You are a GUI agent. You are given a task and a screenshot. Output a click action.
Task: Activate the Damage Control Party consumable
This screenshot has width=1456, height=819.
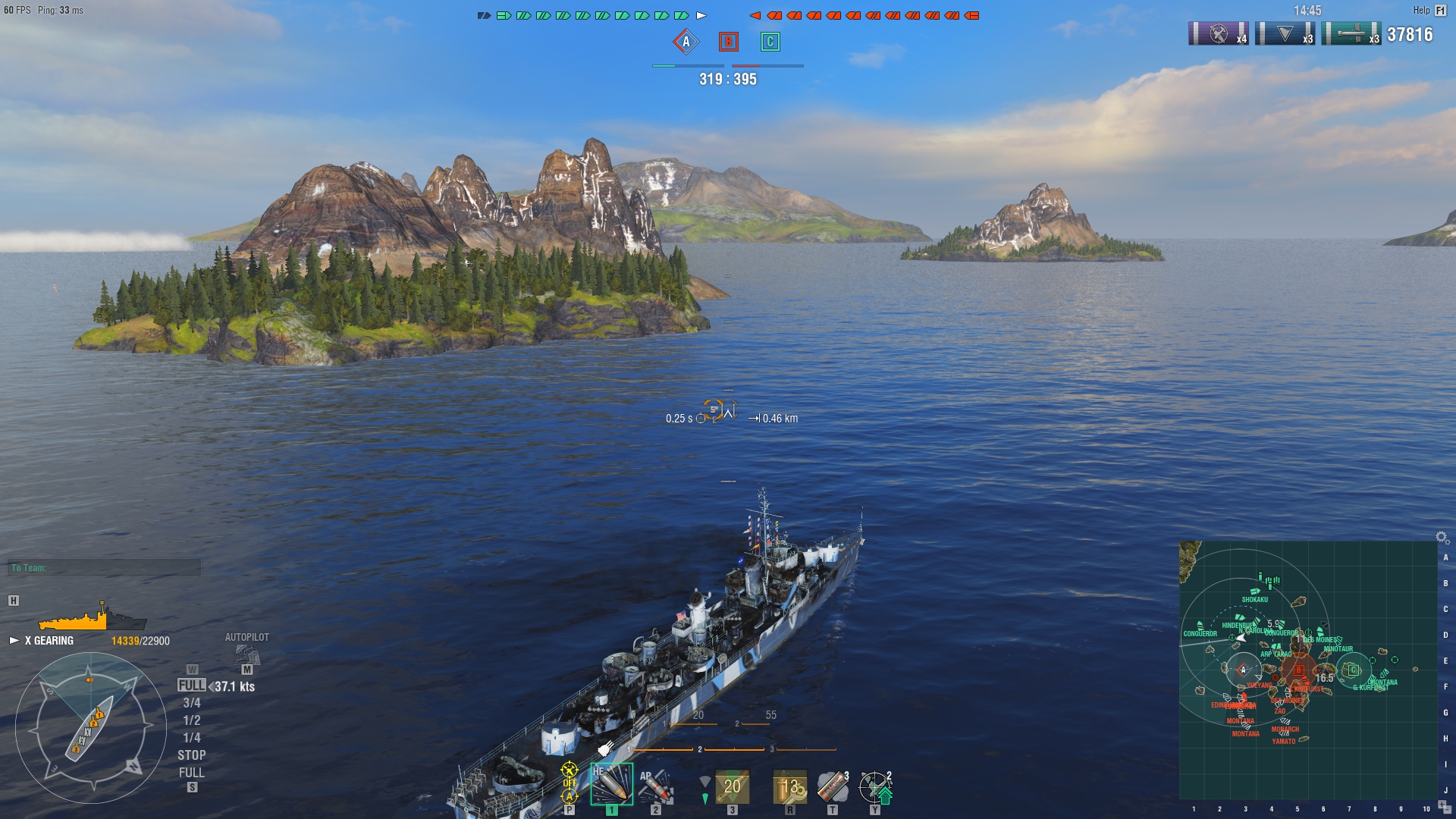(x=789, y=786)
